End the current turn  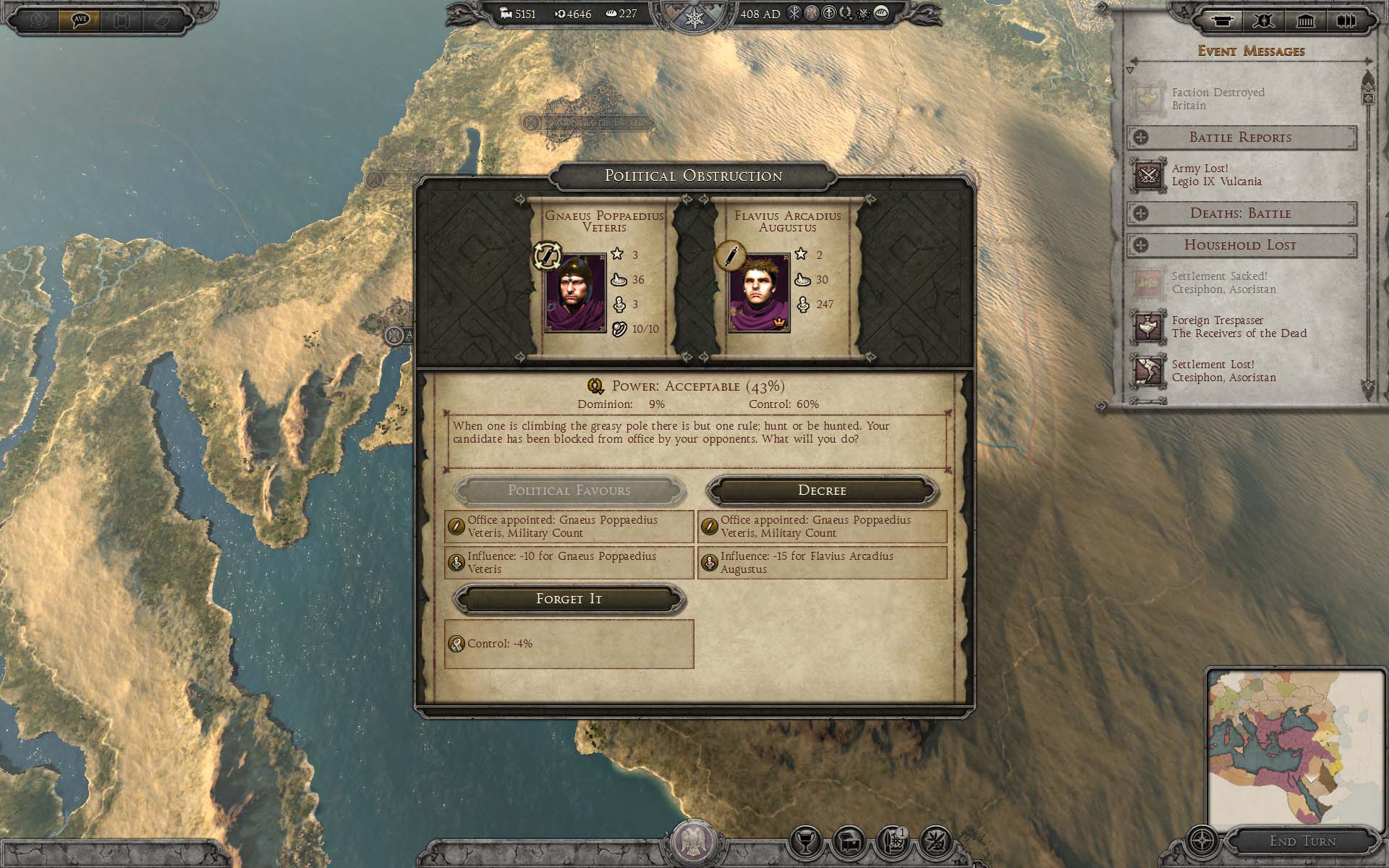pyautogui.click(x=1302, y=841)
